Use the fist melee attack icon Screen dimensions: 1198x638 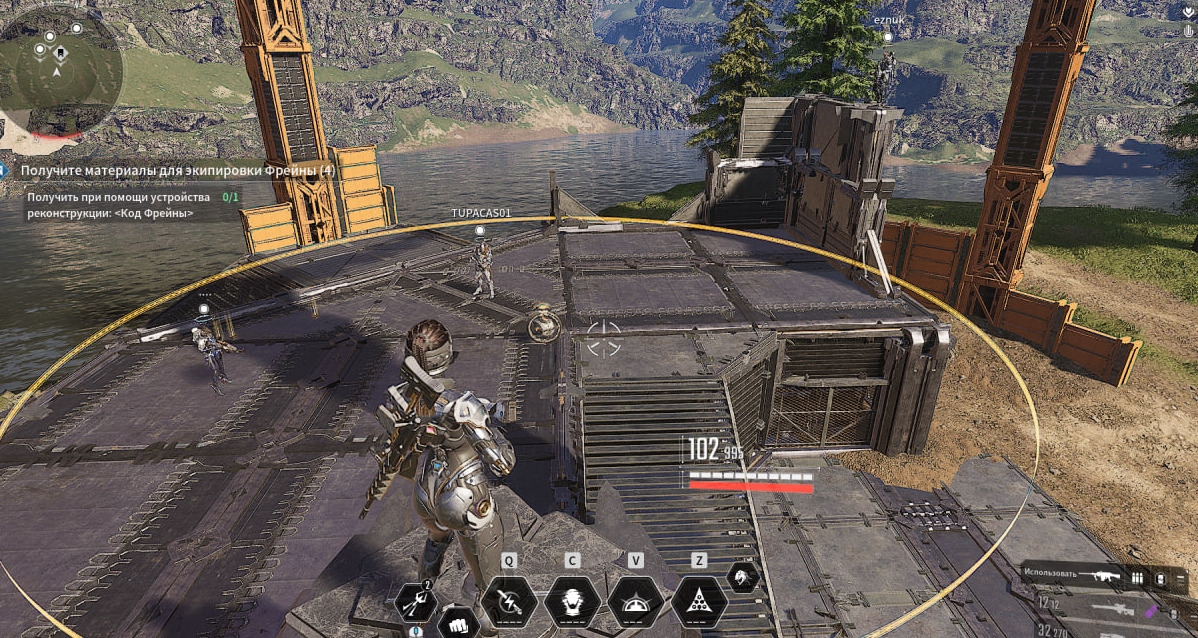(x=458, y=621)
